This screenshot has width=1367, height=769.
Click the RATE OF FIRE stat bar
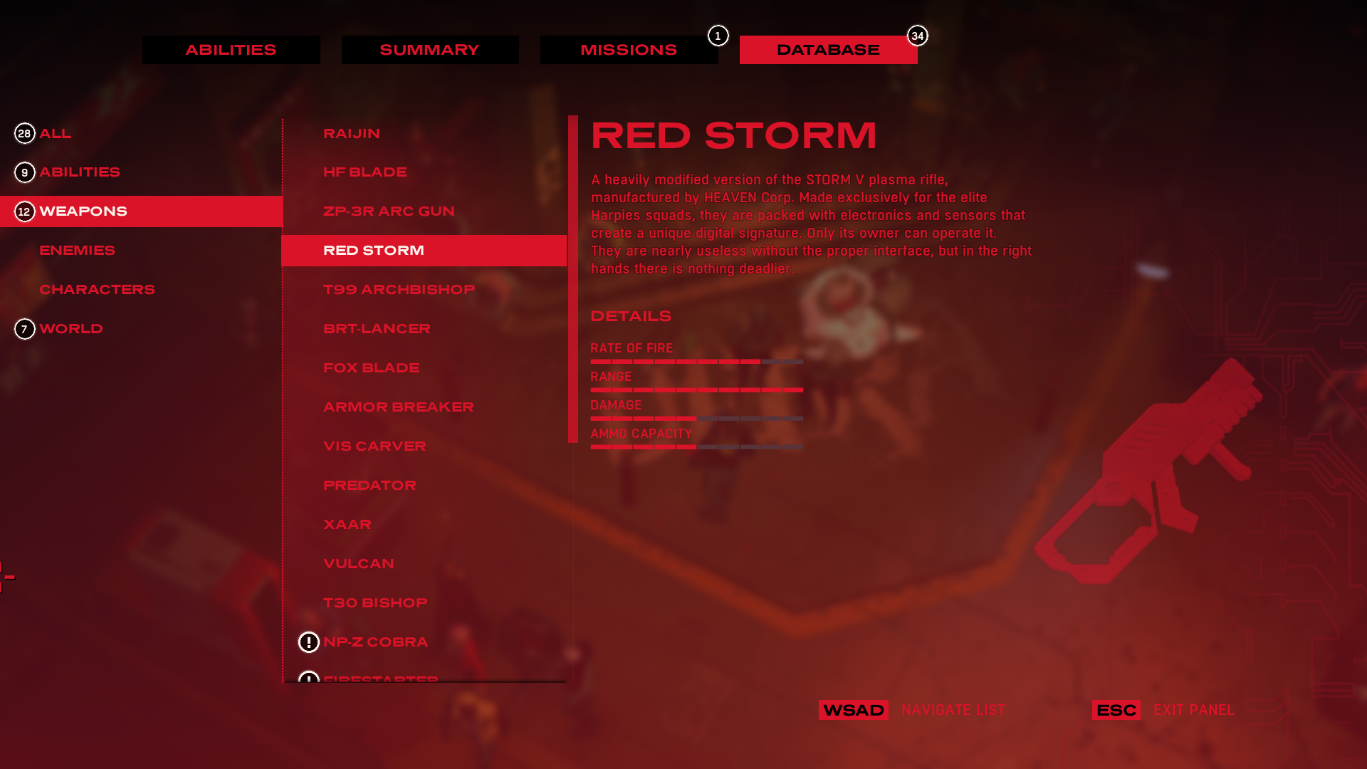point(697,361)
